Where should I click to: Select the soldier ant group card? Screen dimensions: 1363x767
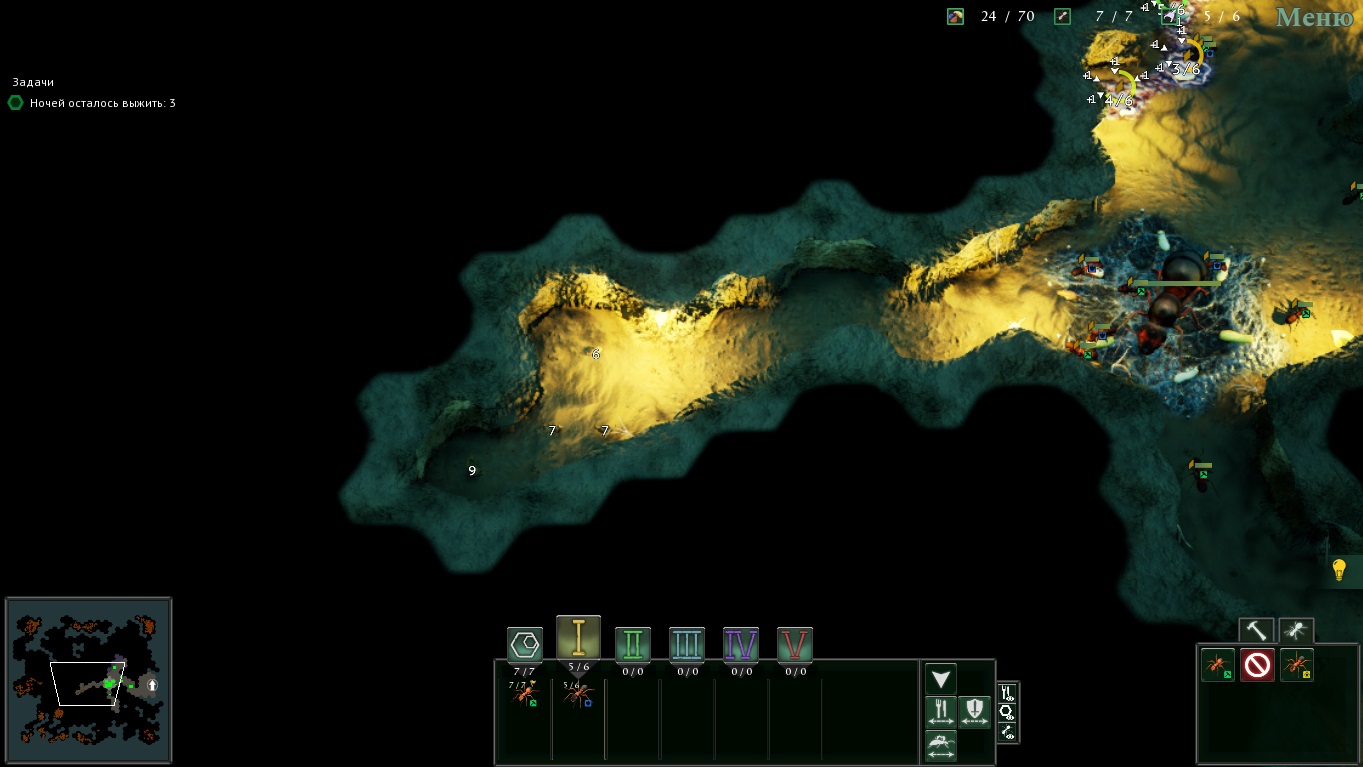(x=578, y=694)
